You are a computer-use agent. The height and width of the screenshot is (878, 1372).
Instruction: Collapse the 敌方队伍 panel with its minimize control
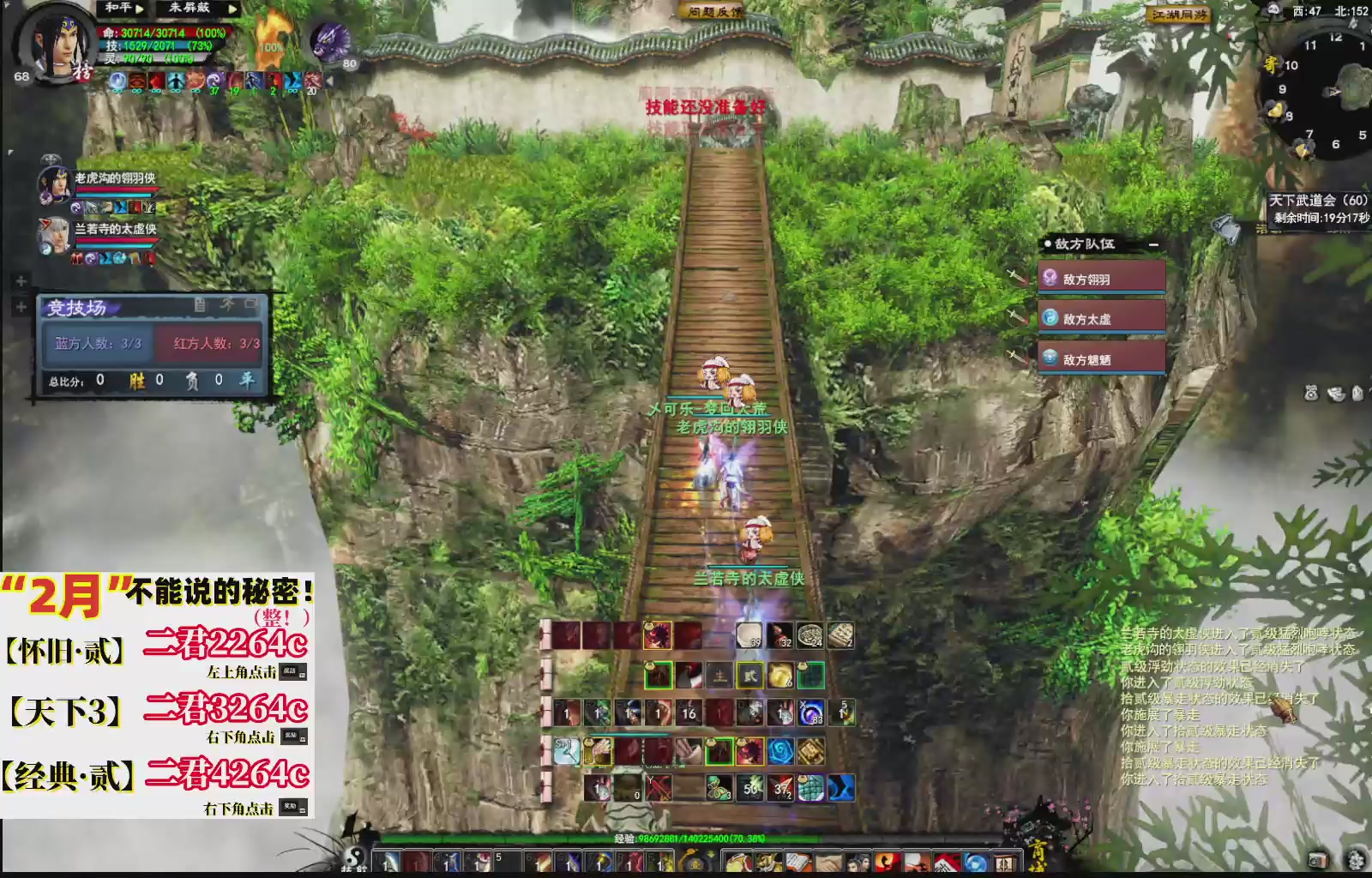1153,244
